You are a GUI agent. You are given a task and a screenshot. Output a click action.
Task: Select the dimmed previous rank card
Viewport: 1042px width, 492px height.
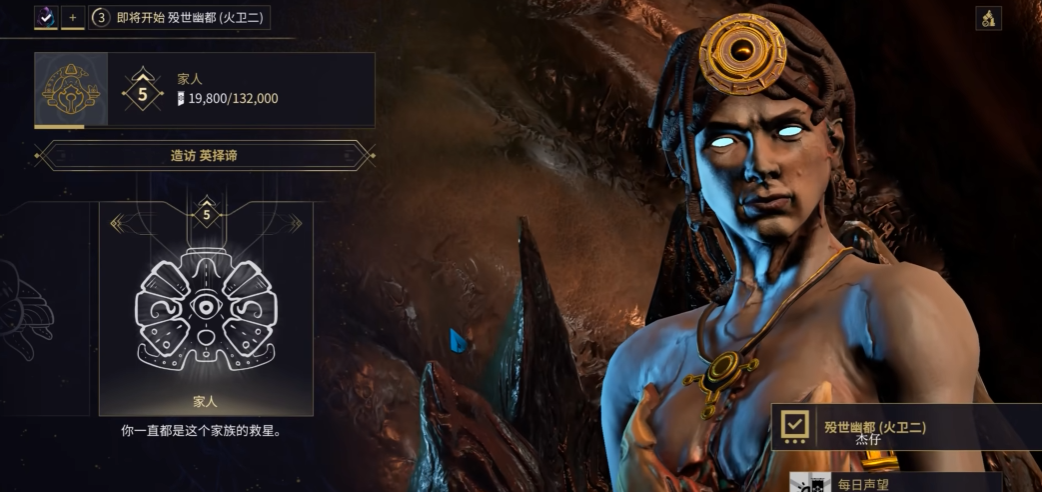pos(45,308)
